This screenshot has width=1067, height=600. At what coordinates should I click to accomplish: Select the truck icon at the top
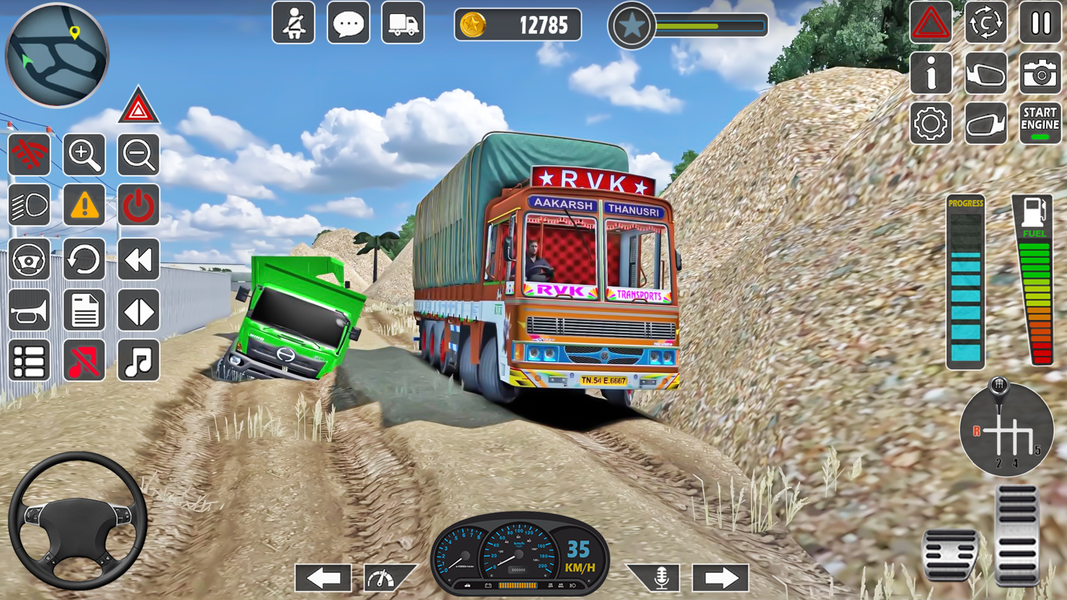click(x=402, y=22)
